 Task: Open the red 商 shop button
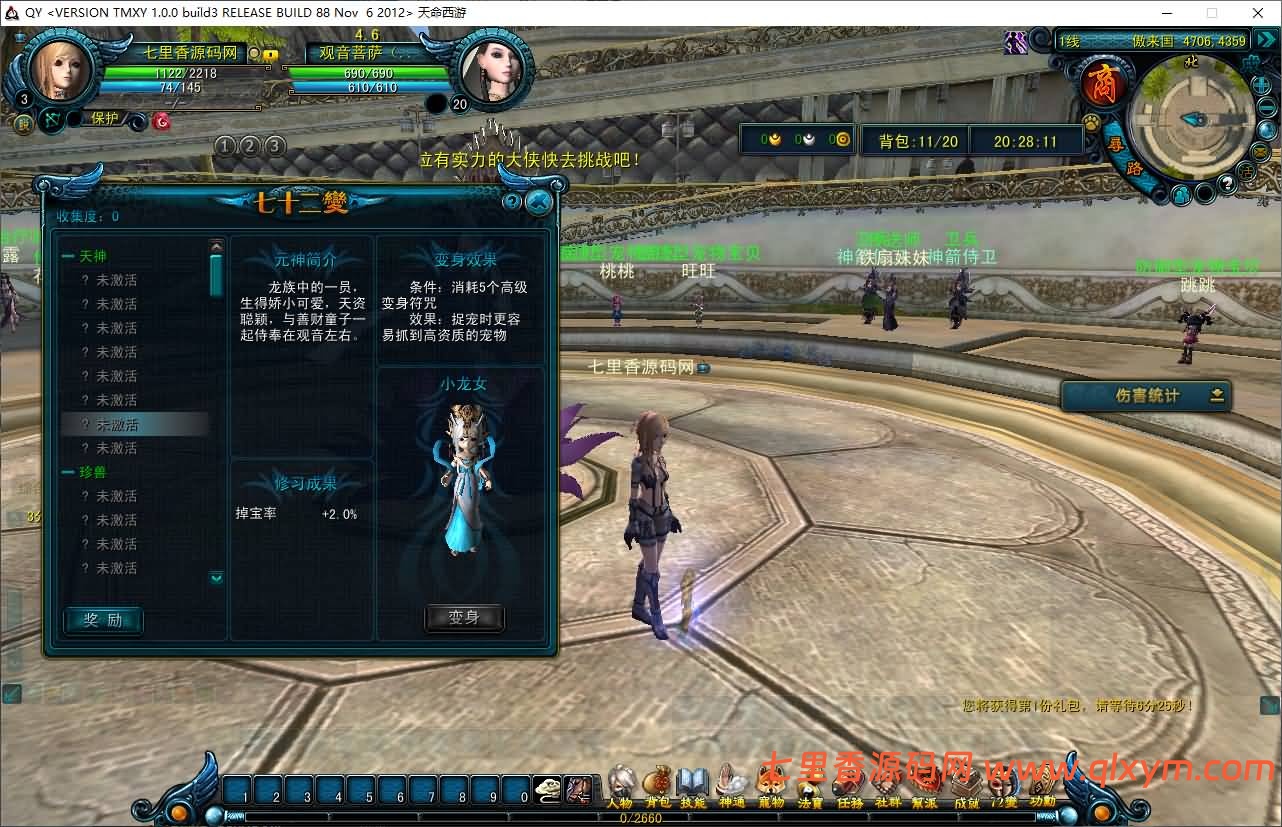[1105, 84]
